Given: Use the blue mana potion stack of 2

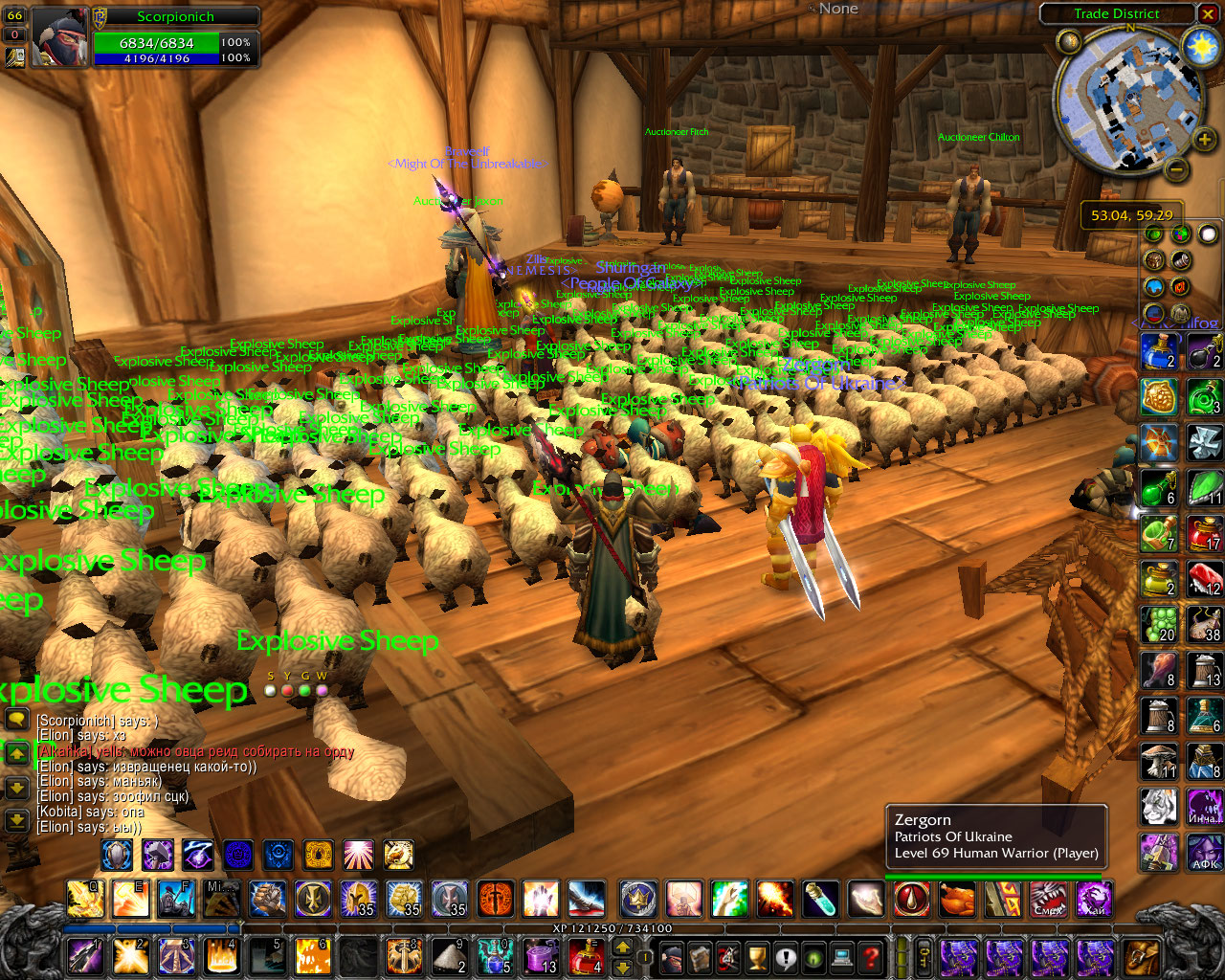Looking at the screenshot, I should [x=1158, y=351].
